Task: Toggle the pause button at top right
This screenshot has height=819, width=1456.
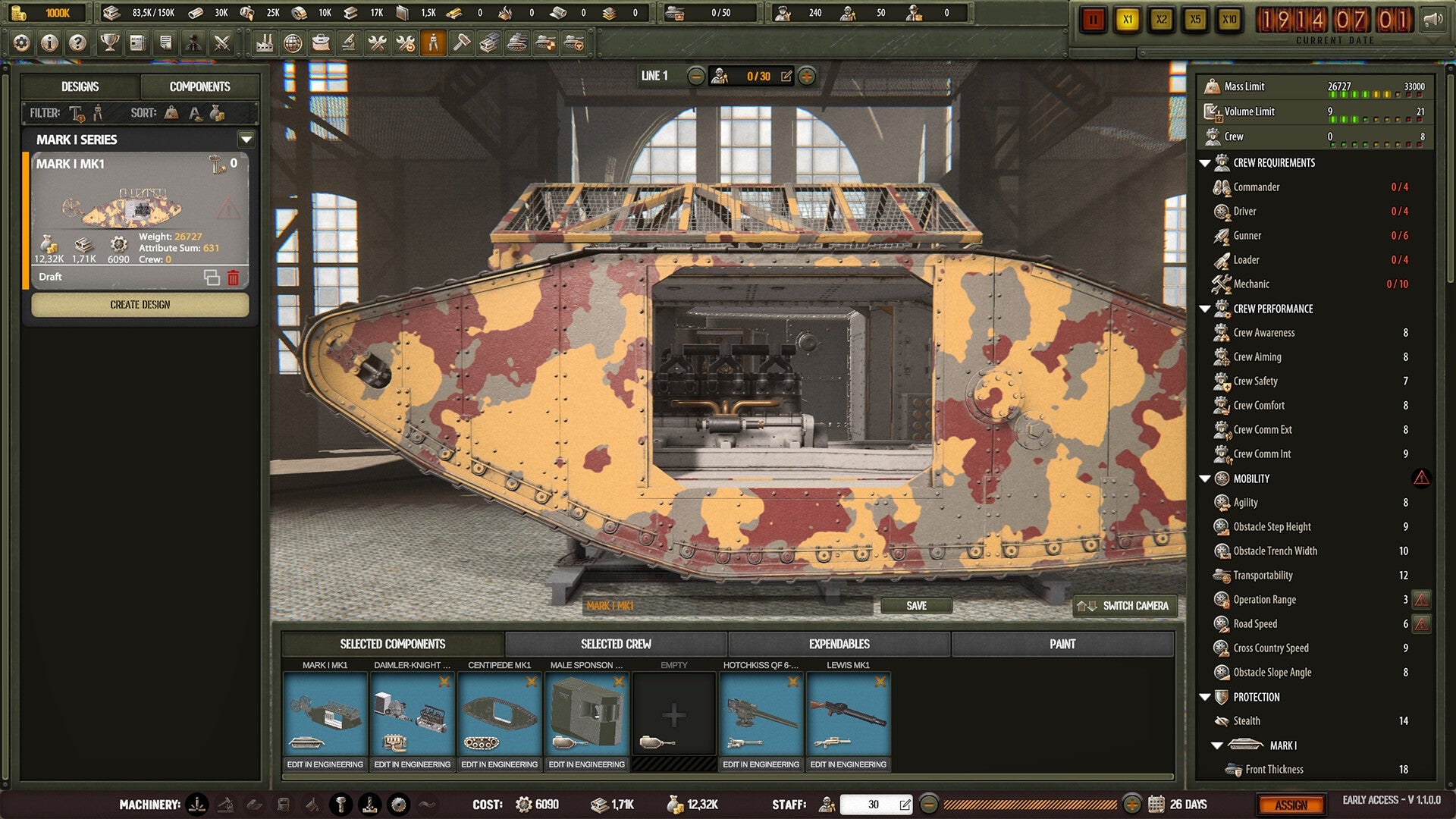Action: pyautogui.click(x=1094, y=20)
